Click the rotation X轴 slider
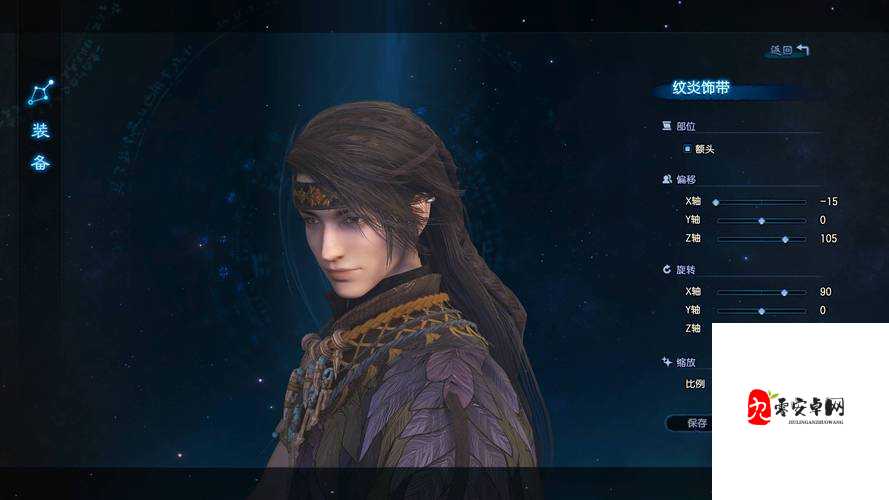 pos(760,292)
